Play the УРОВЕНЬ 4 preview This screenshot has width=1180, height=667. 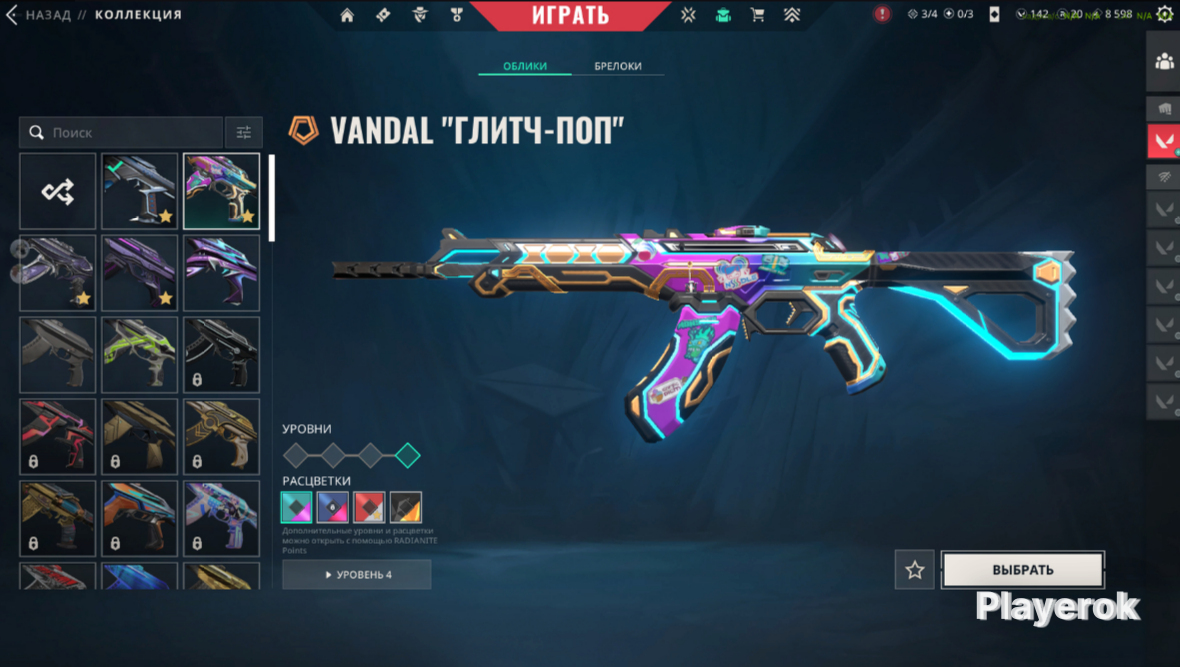tap(357, 575)
